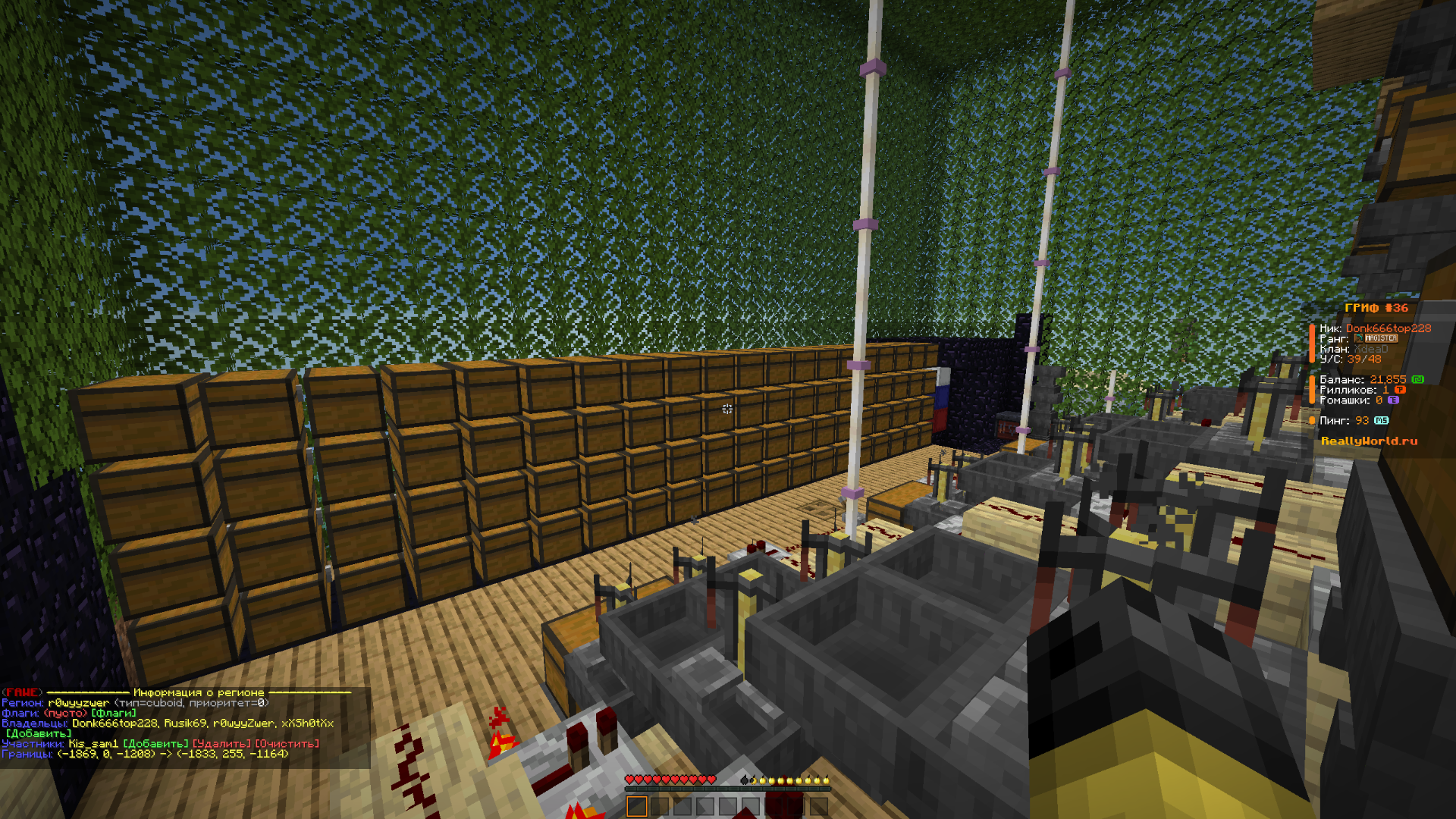This screenshot has height=819, width=1456.
Task: Choose the red [Удалить] member link
Action: click(x=221, y=744)
